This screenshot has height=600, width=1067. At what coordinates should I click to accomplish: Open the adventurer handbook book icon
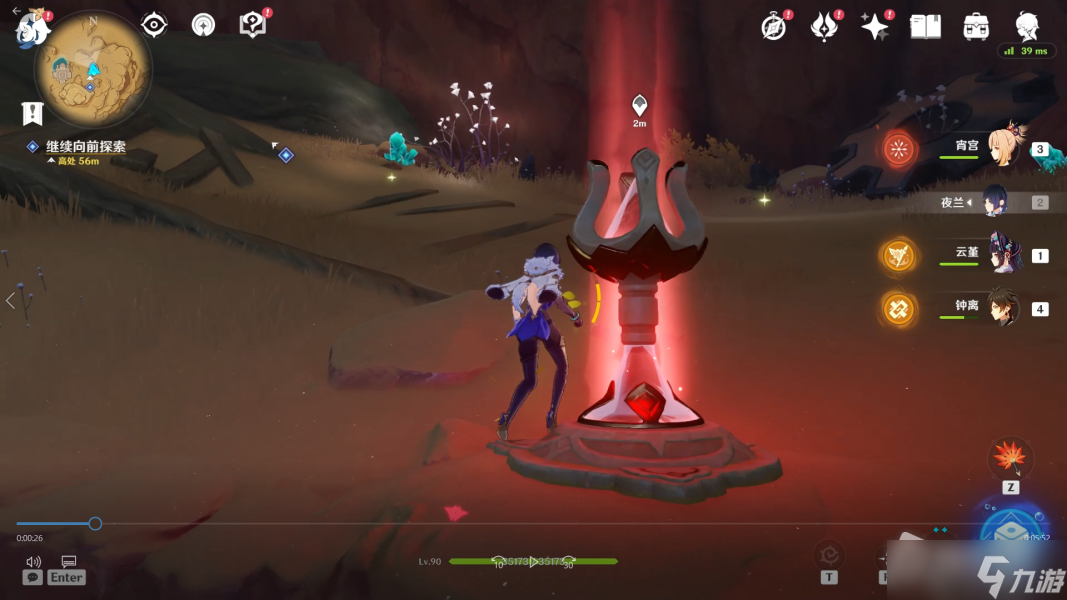(925, 27)
